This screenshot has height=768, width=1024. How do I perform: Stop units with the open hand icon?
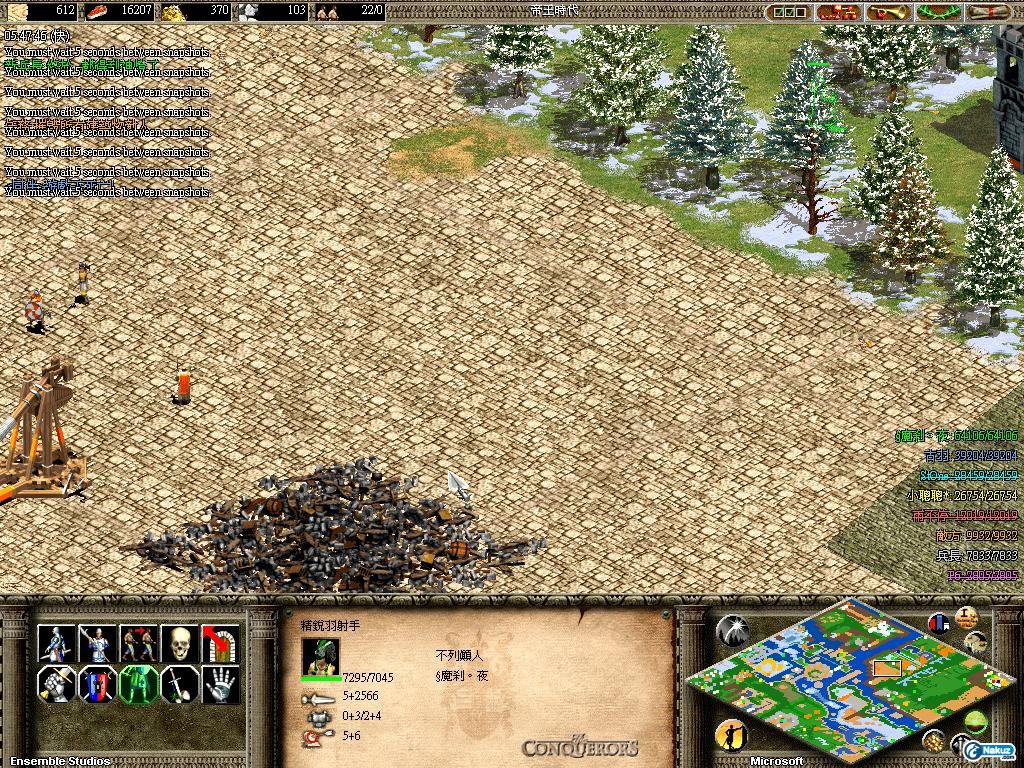(x=220, y=685)
